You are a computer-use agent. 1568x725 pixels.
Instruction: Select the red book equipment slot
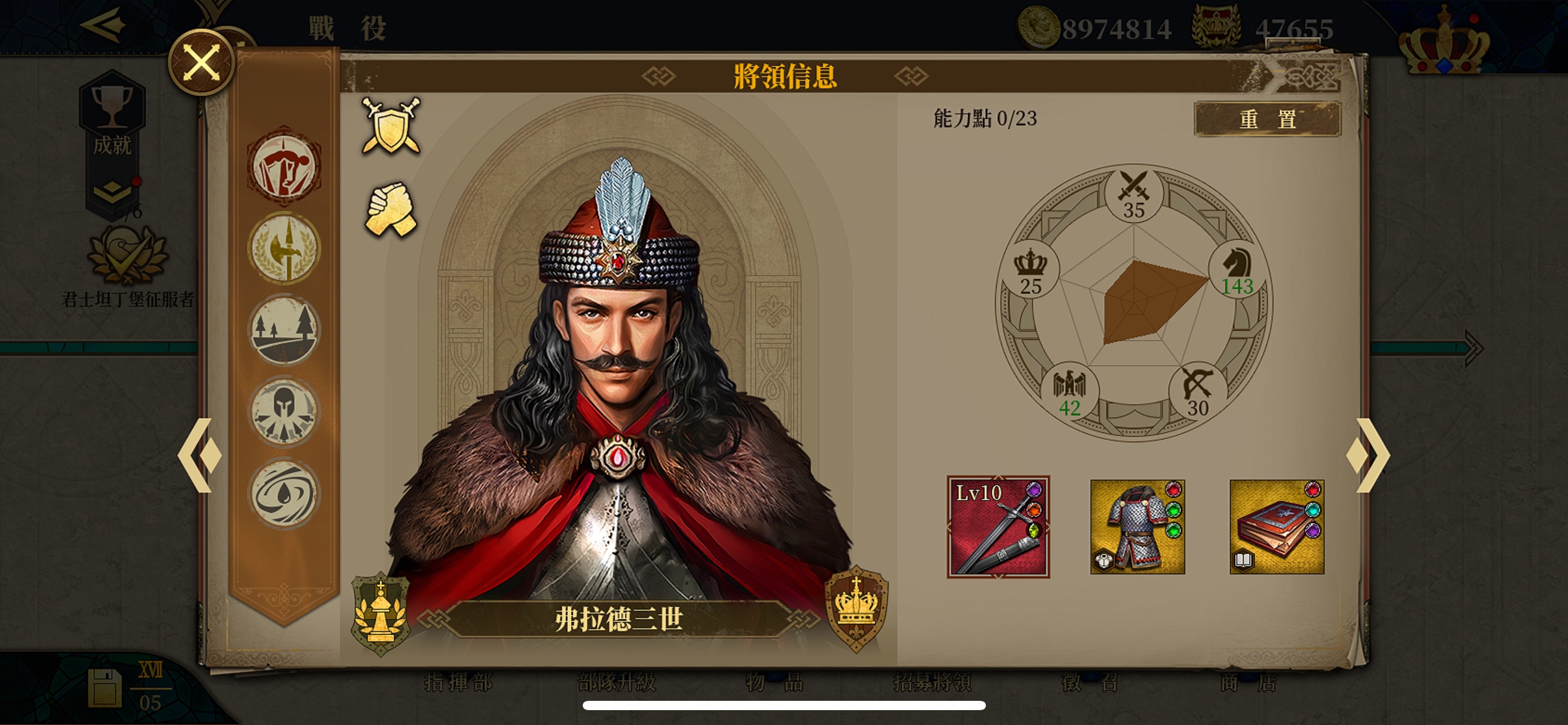click(1277, 527)
